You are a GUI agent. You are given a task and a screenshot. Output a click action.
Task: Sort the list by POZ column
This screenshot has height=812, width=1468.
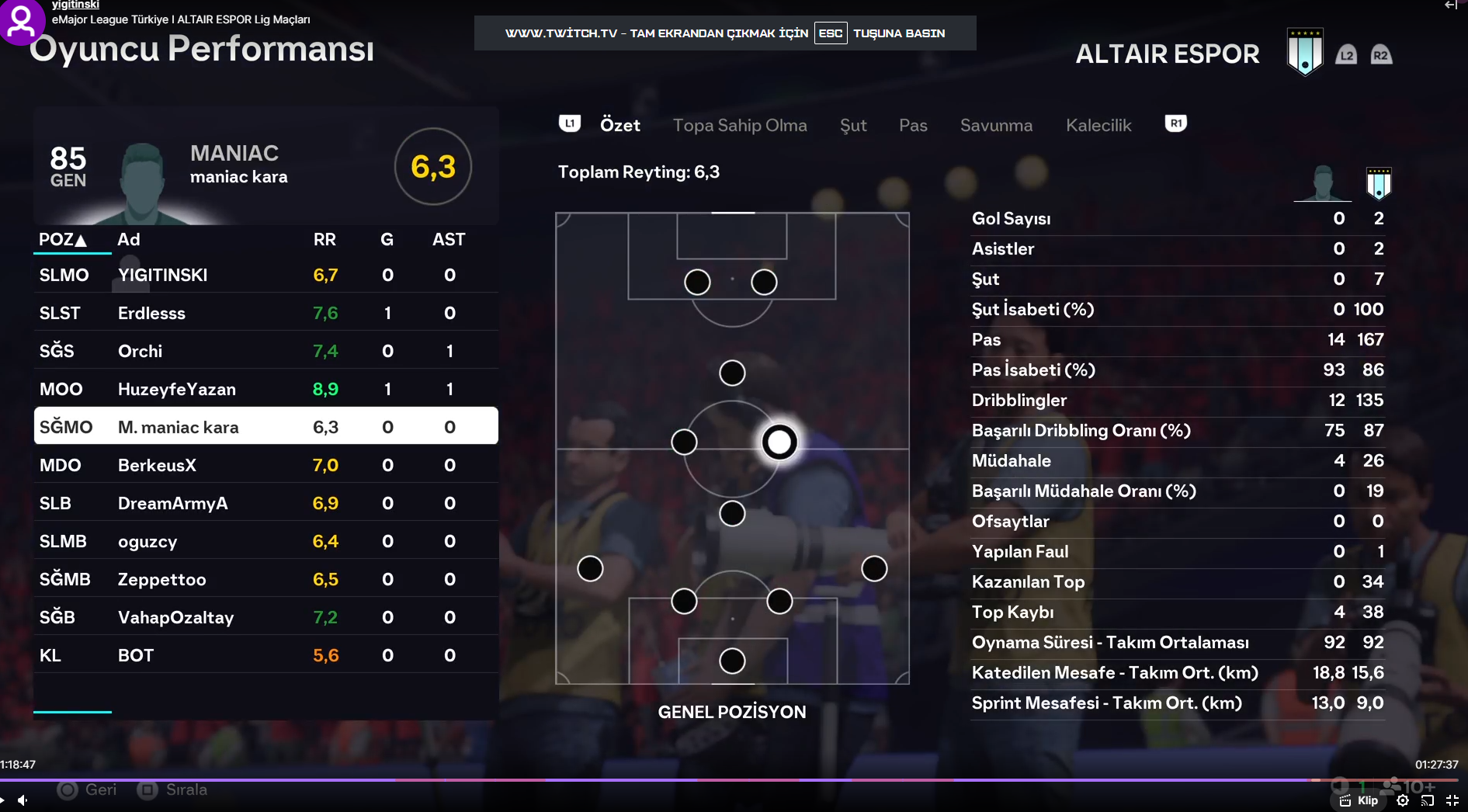point(62,239)
